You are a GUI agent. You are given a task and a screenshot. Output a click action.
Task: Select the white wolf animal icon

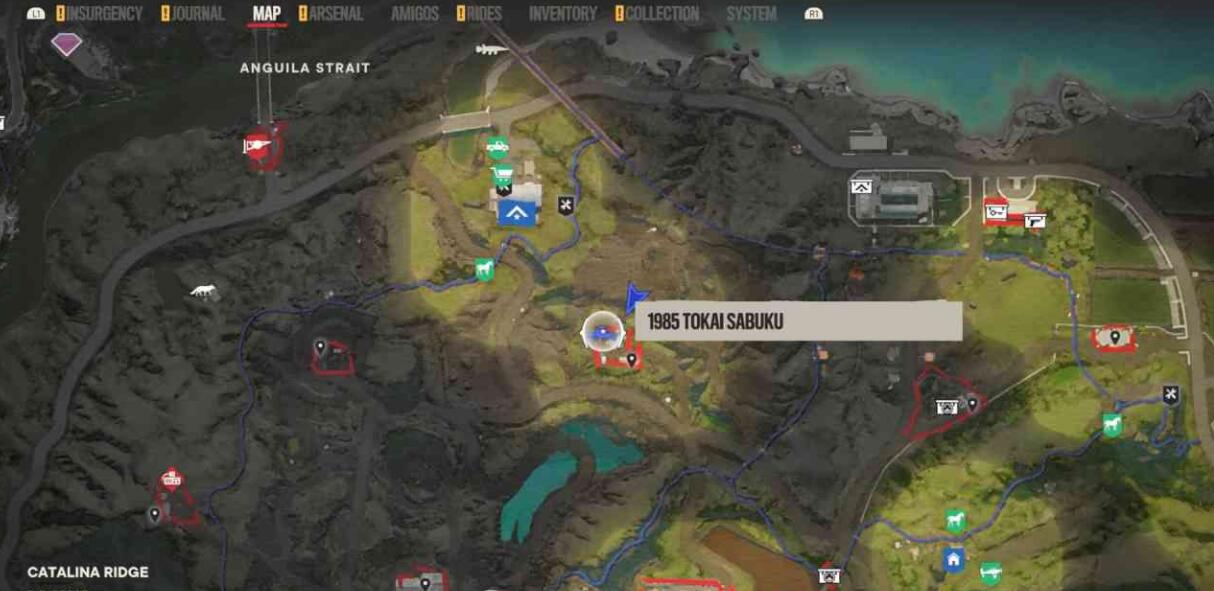tap(204, 292)
